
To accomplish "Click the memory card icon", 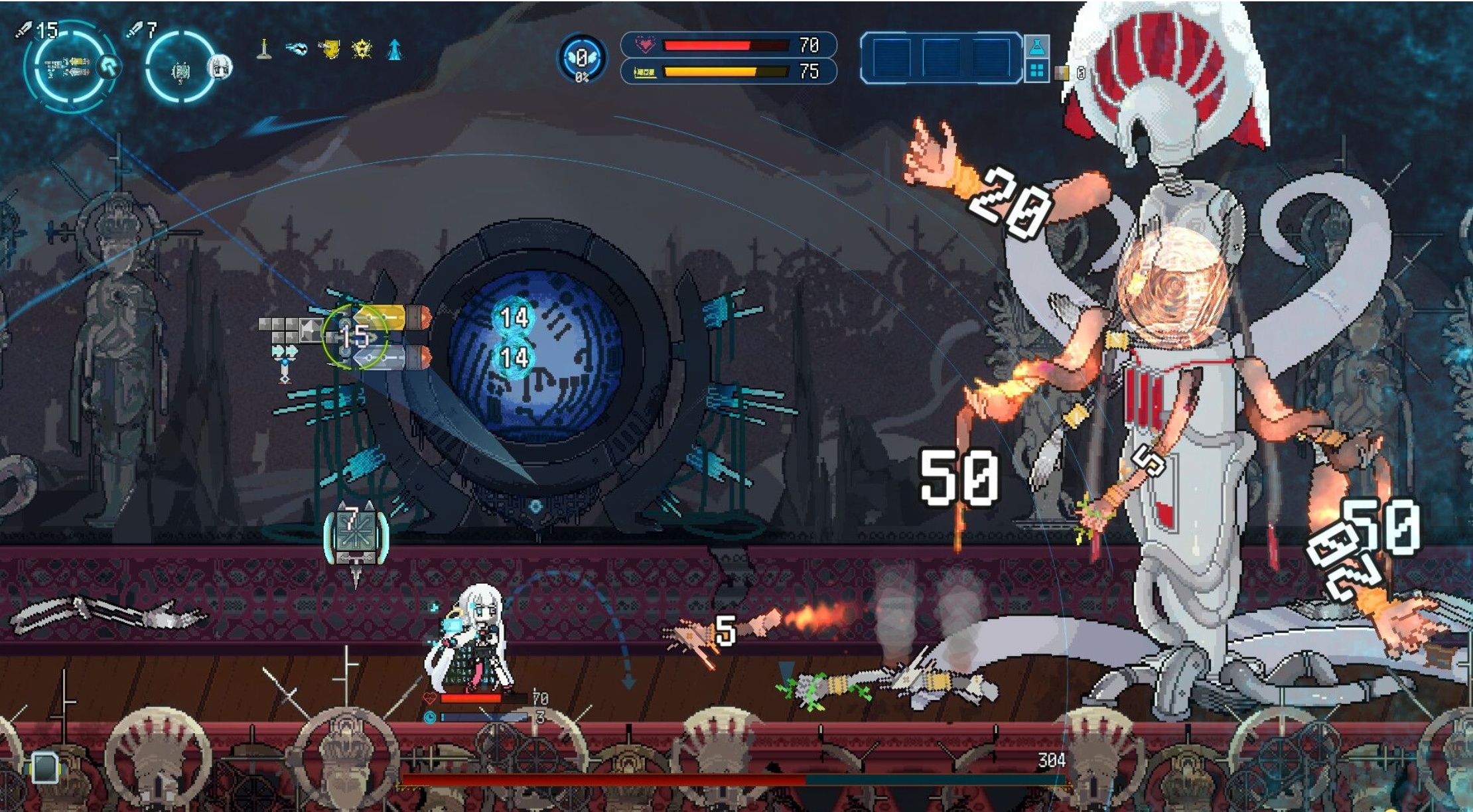I will coord(45,768).
